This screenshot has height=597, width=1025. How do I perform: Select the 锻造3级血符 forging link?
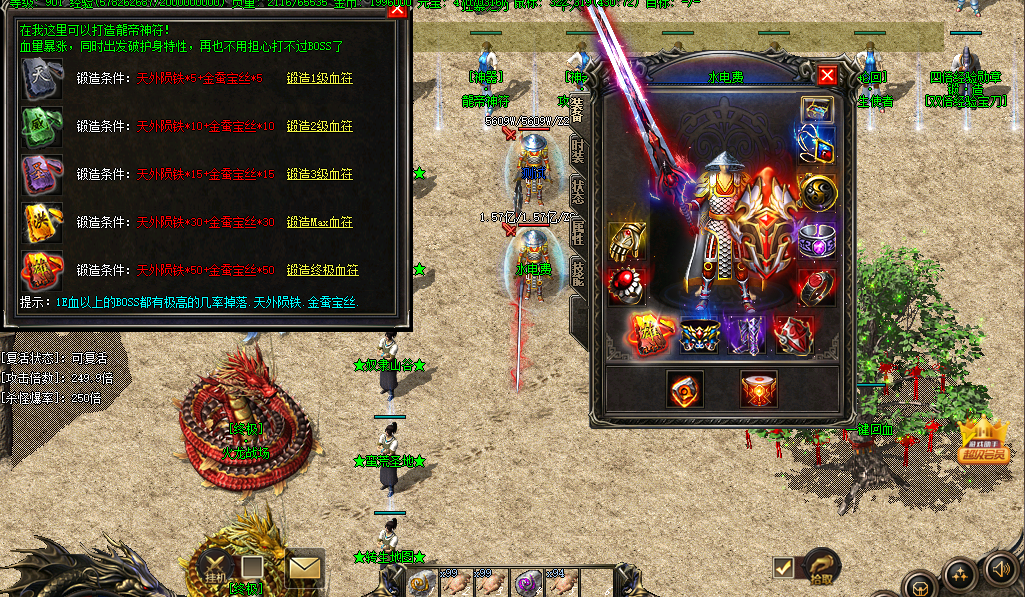319,174
